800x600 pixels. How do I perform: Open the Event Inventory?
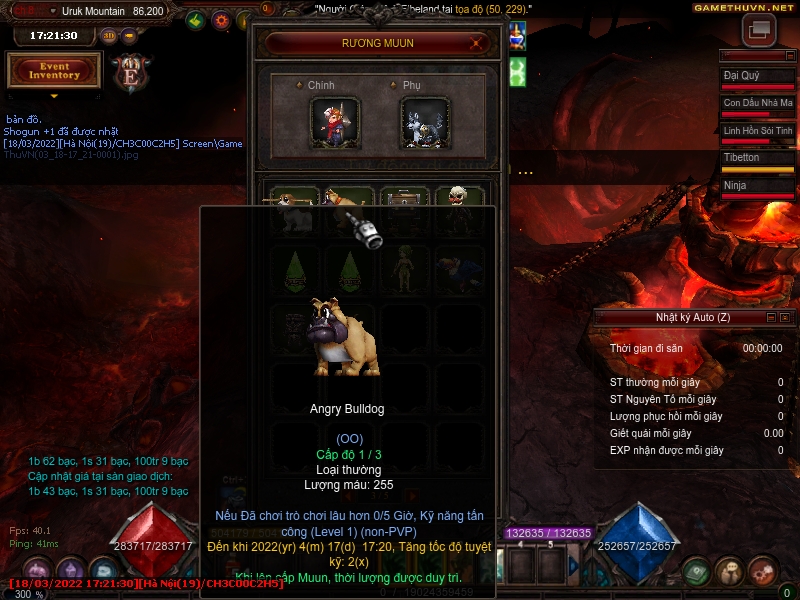[54, 70]
